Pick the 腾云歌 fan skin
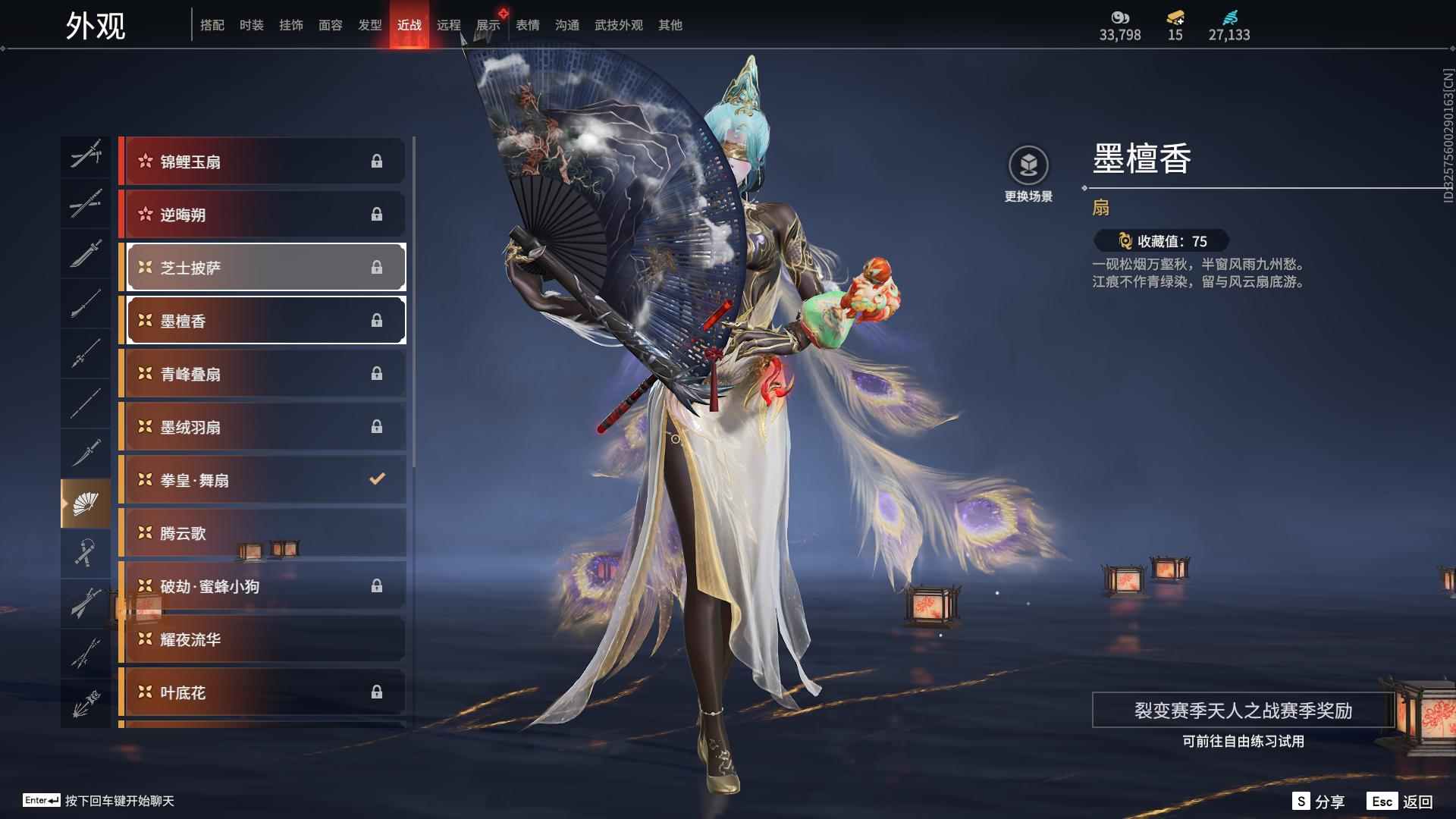 coord(262,533)
